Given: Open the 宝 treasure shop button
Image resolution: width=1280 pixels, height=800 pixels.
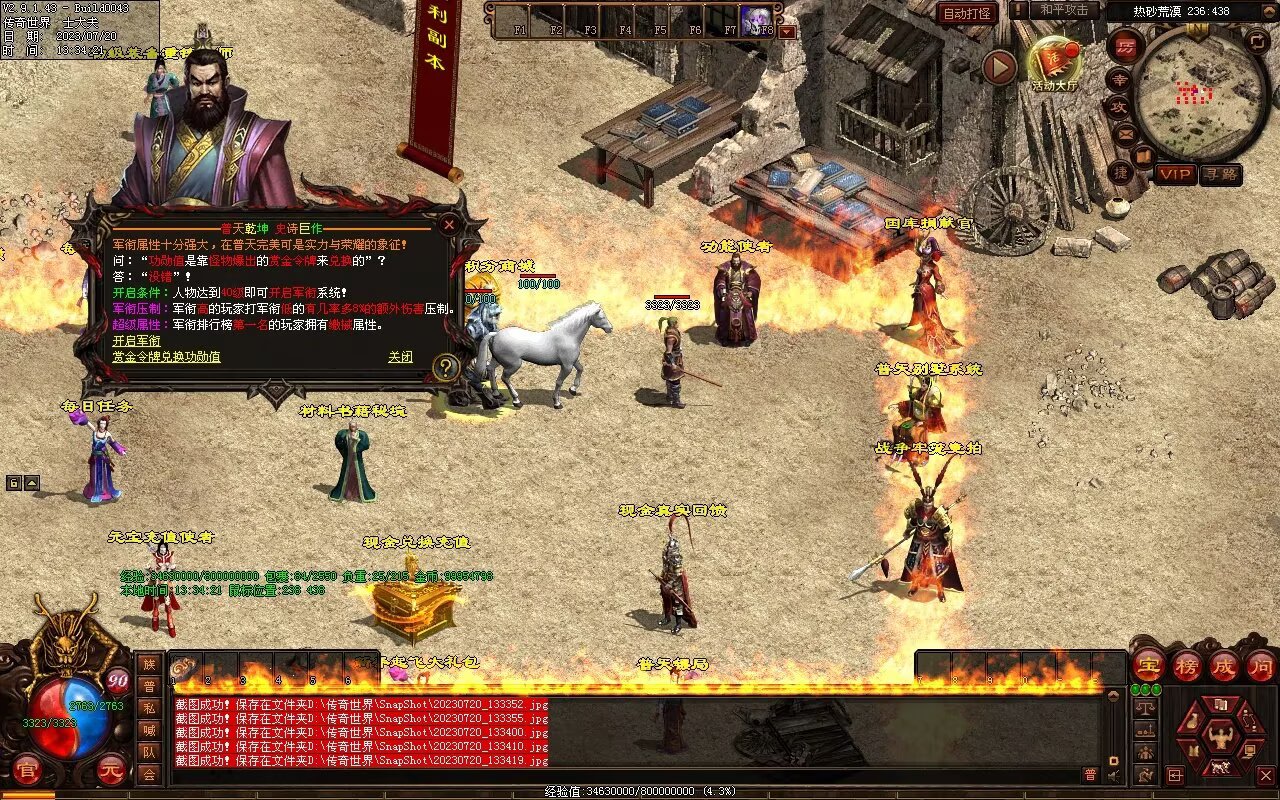Looking at the screenshot, I should pos(1148,665).
